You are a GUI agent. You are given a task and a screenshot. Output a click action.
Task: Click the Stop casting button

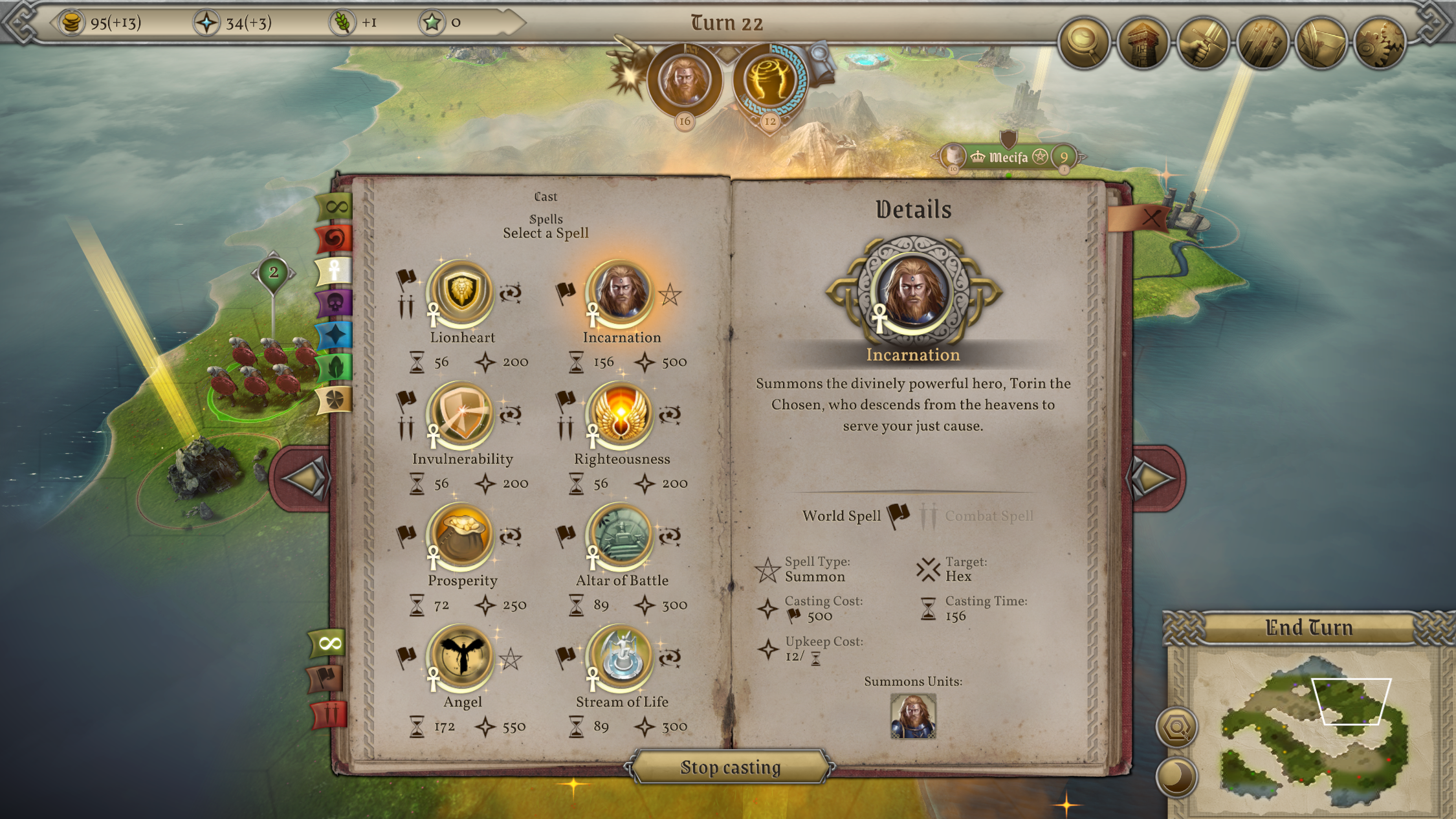pos(730,767)
